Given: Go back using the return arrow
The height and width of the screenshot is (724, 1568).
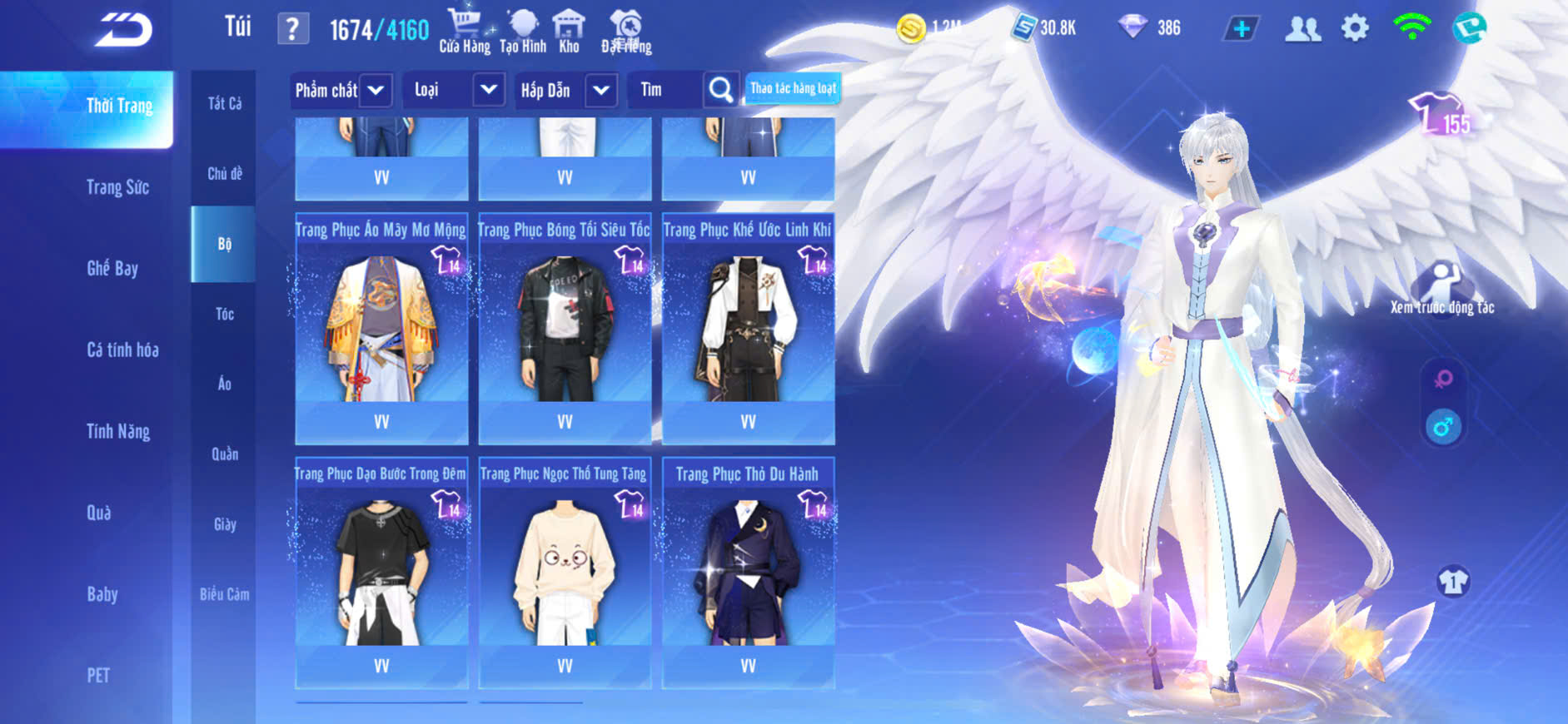Looking at the screenshot, I should pos(123,30).
